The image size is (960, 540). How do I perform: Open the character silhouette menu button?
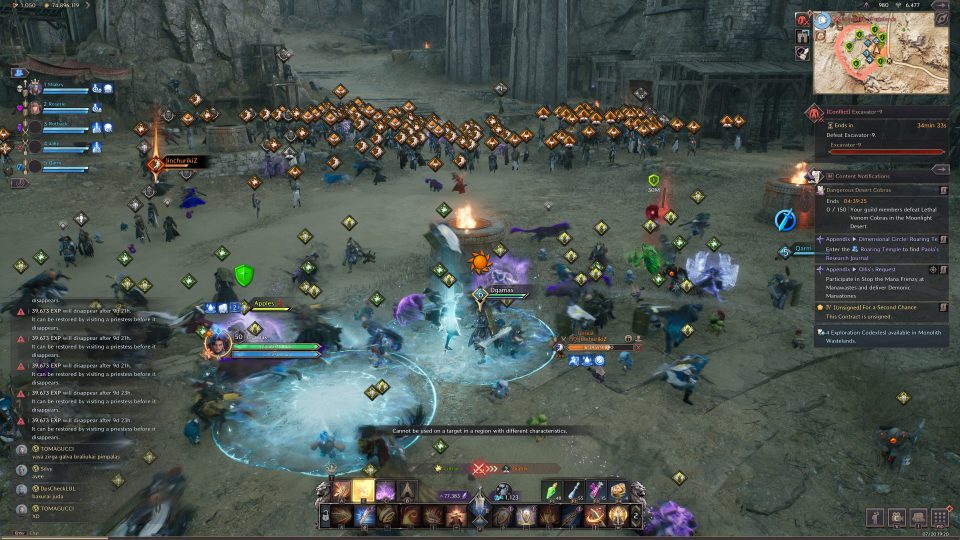click(875, 516)
